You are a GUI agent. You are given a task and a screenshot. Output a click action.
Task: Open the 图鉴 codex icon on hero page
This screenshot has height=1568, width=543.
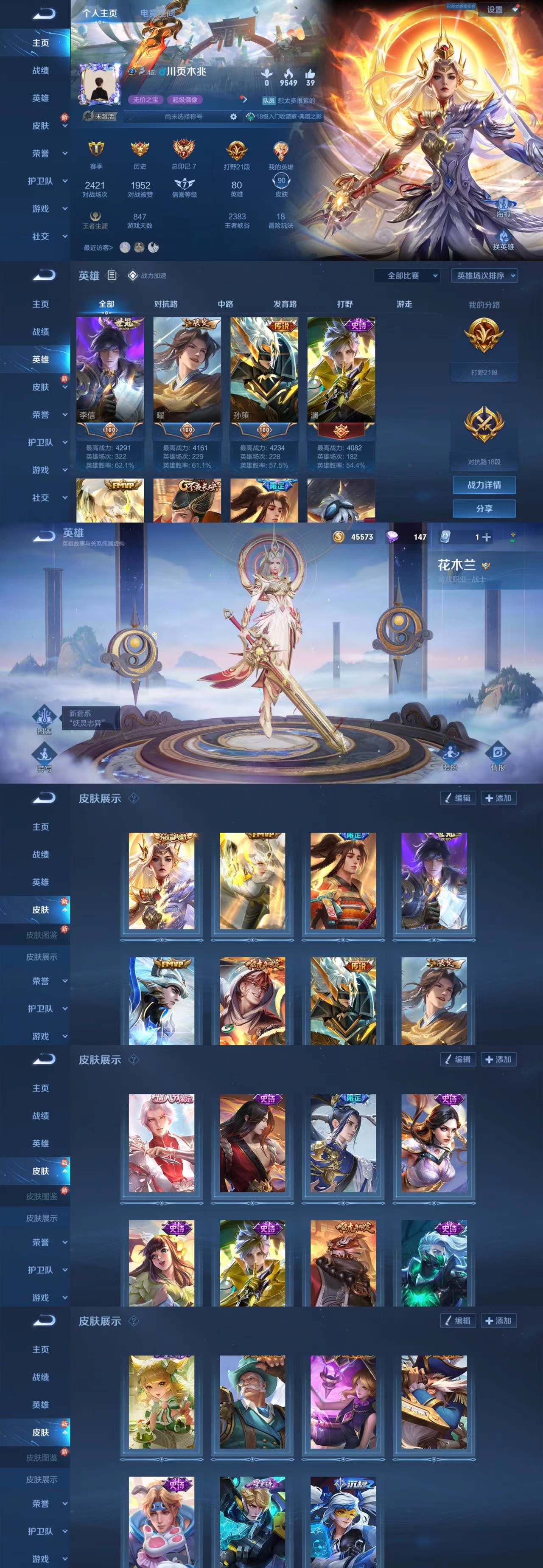coord(44,715)
